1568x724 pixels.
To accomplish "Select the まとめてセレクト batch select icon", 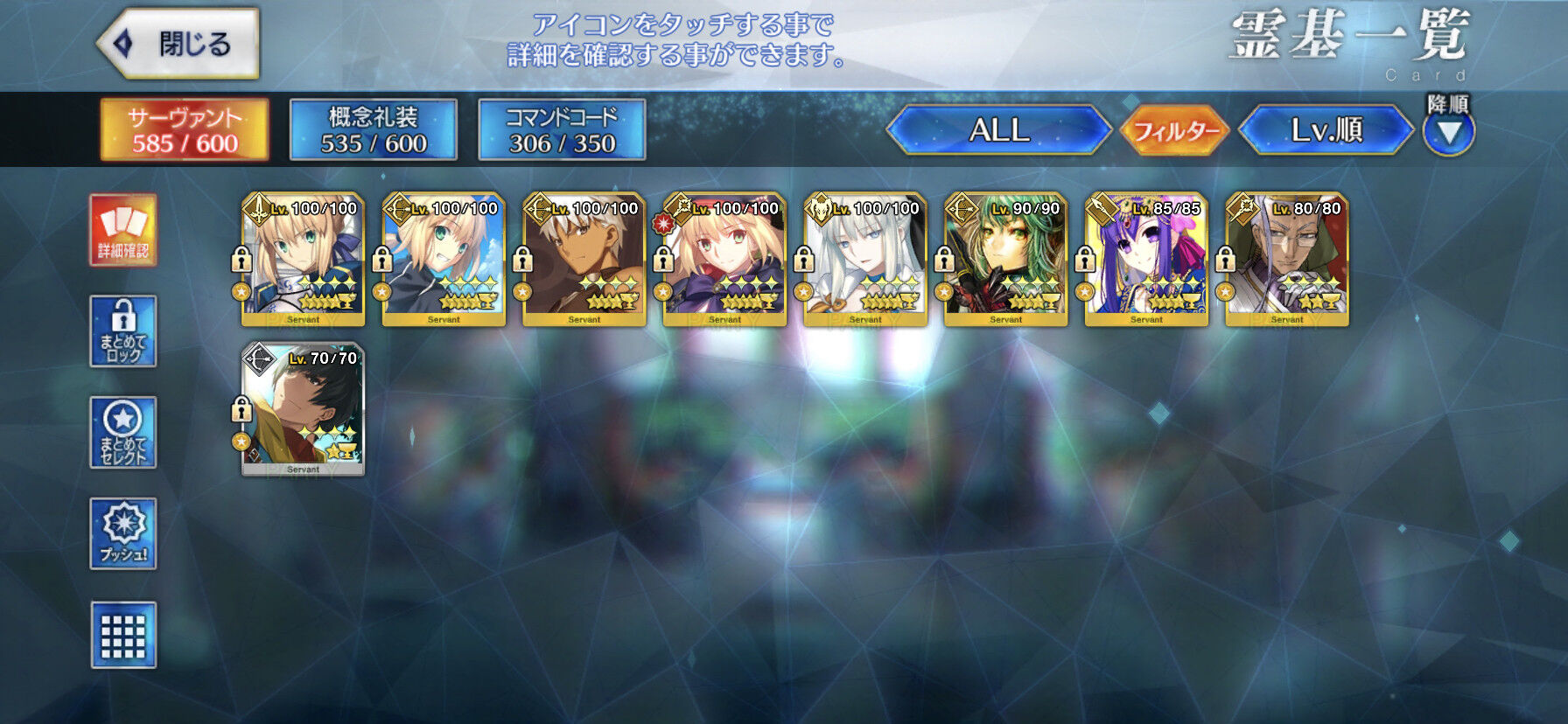I will (122, 432).
